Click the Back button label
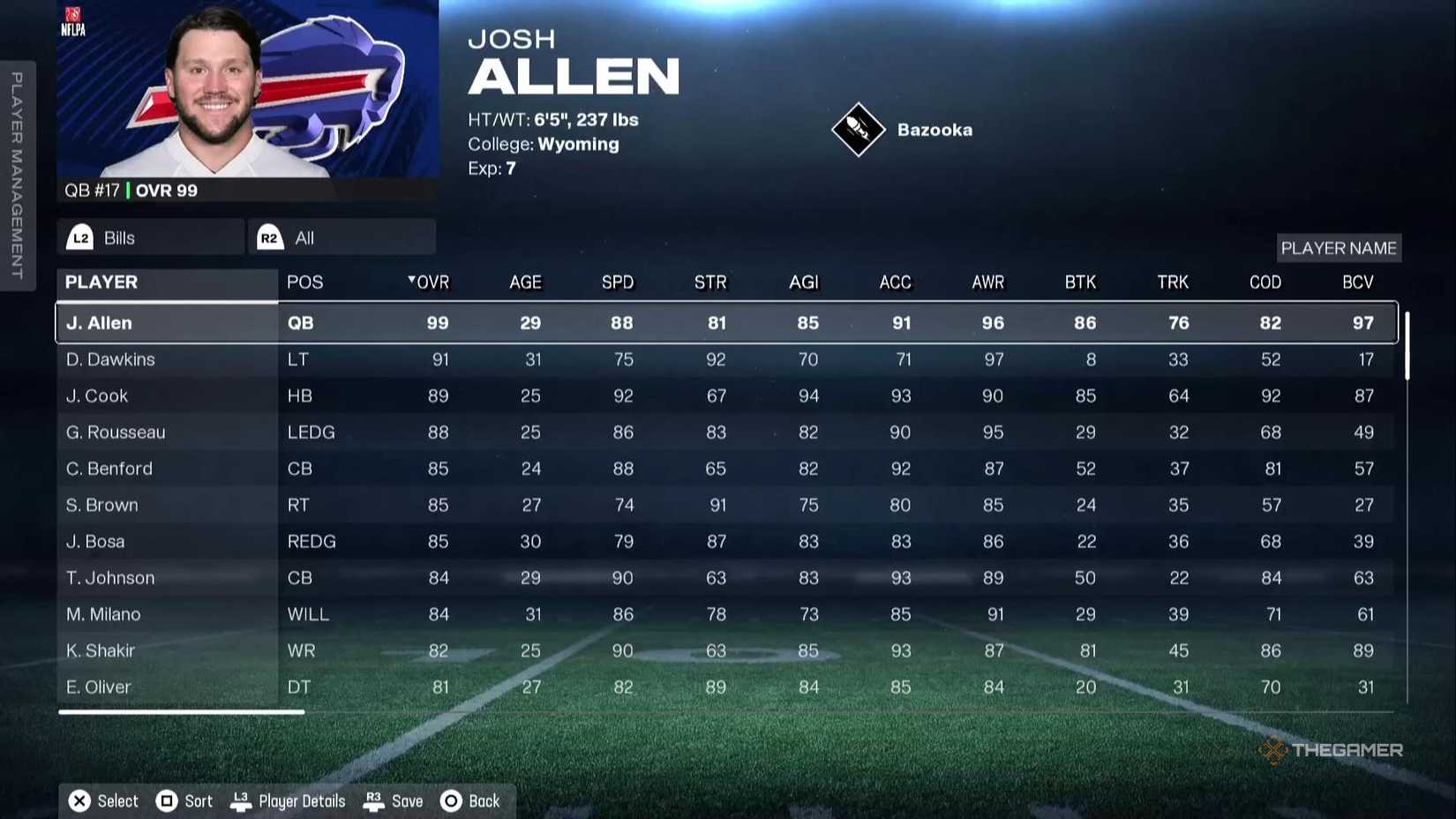This screenshot has height=819, width=1456. pos(484,800)
